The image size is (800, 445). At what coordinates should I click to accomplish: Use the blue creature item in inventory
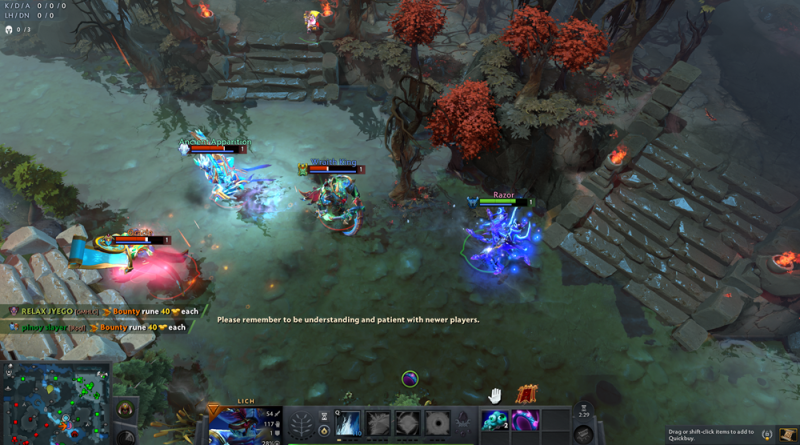[x=494, y=421]
